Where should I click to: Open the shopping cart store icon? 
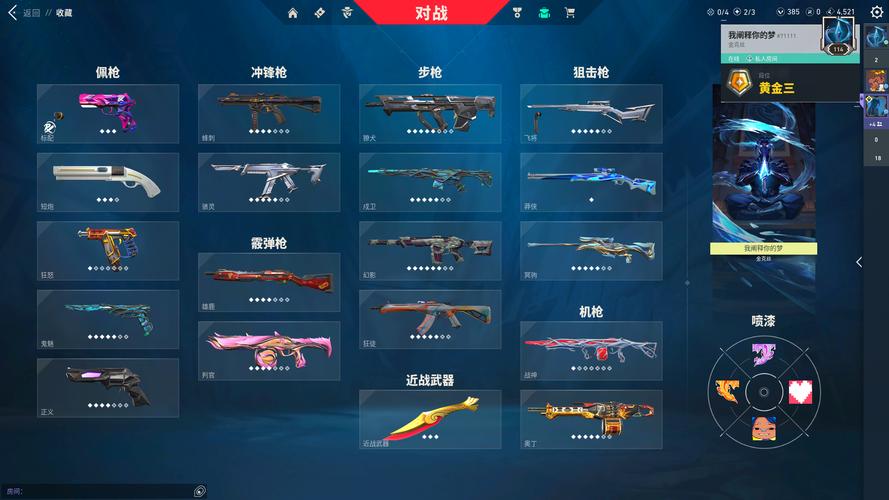click(569, 13)
